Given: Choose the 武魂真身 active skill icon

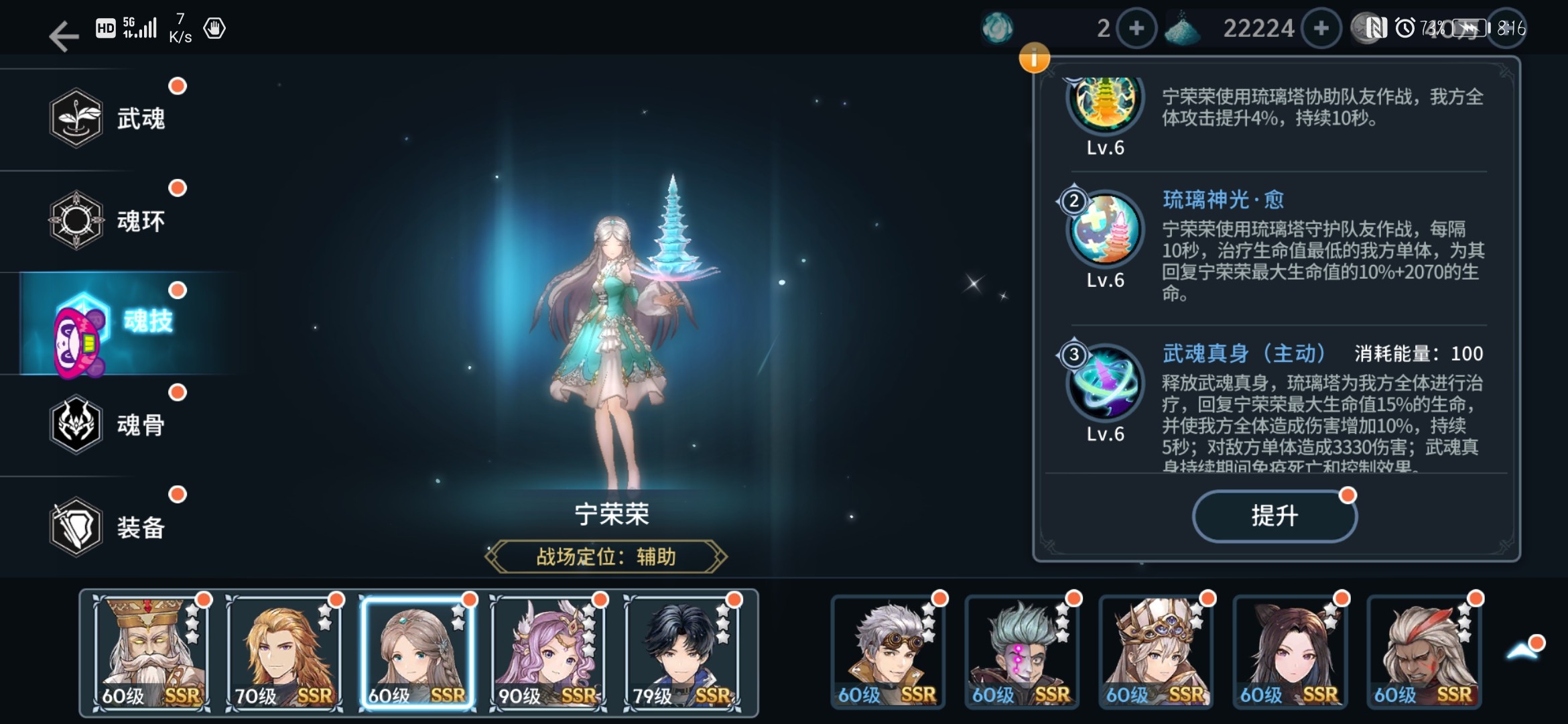Looking at the screenshot, I should pyautogui.click(x=1105, y=382).
